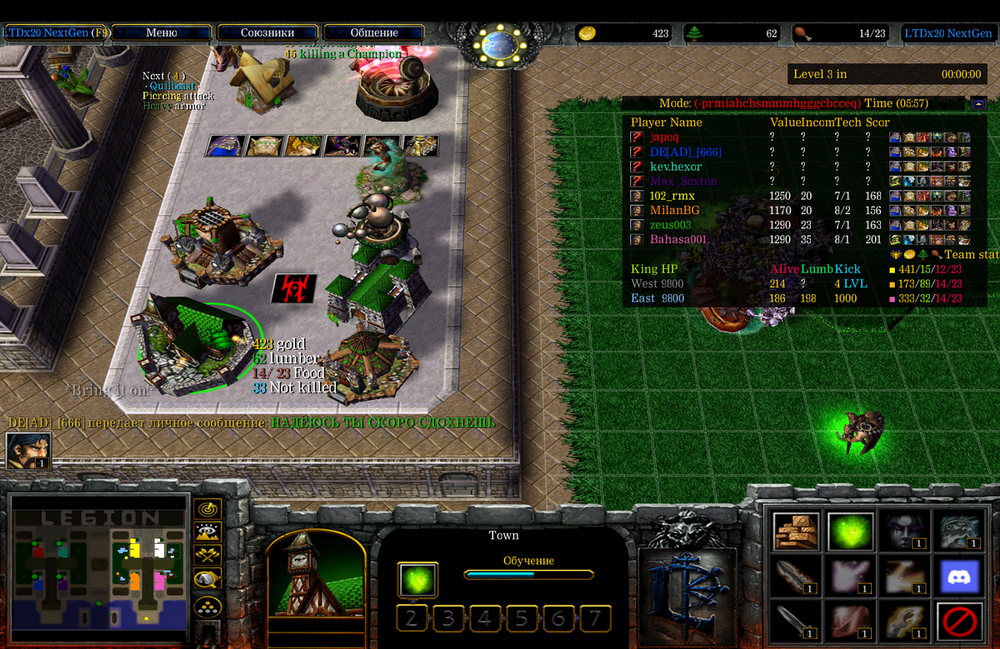Open the Союзники (Allies) menu
Viewport: 1000px width, 649px height.
point(267,33)
